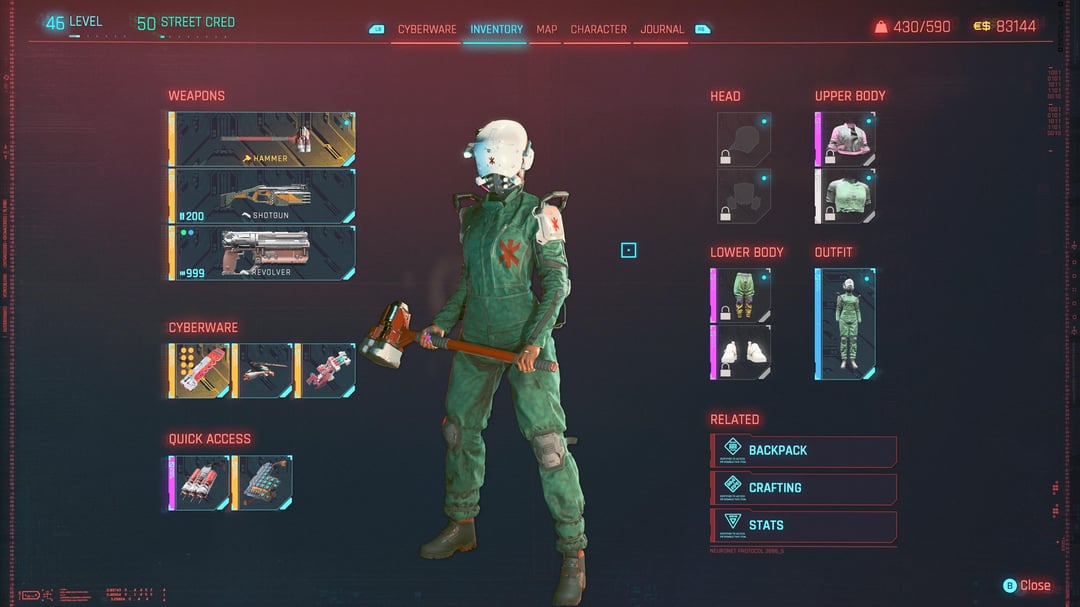The width and height of the screenshot is (1080, 607).
Task: Choose the green pants lower body slot
Action: (x=740, y=295)
